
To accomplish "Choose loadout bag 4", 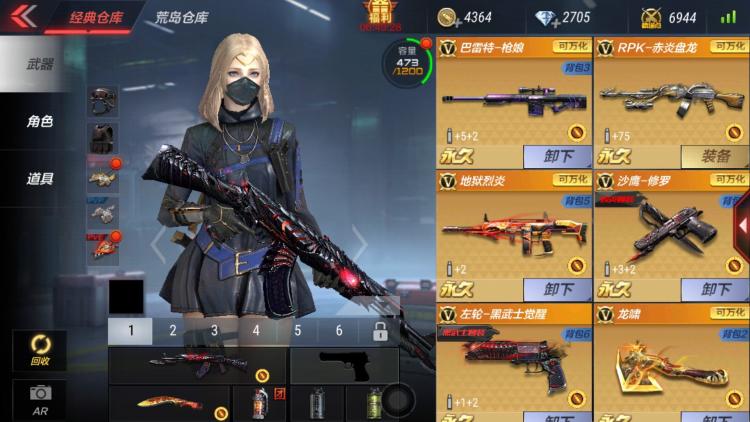I will [x=256, y=331].
